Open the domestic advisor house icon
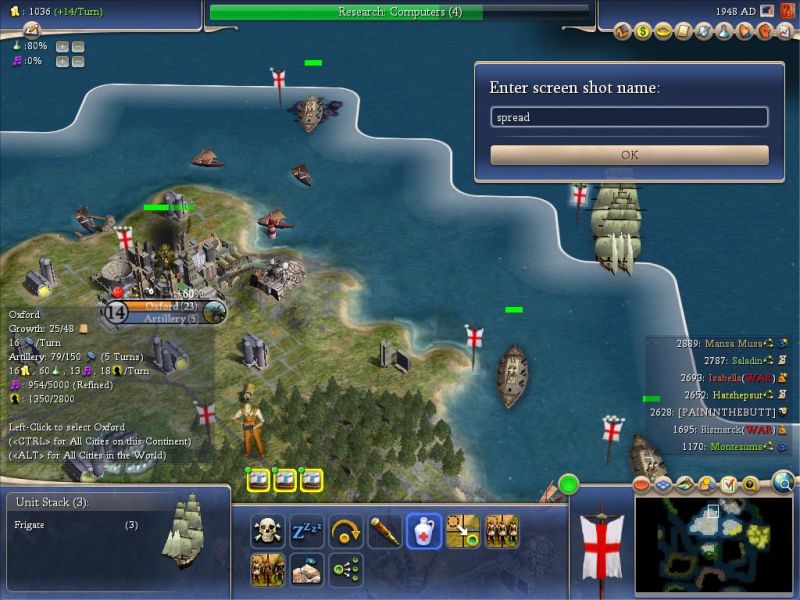The image size is (800, 600). pyautogui.click(x=623, y=31)
